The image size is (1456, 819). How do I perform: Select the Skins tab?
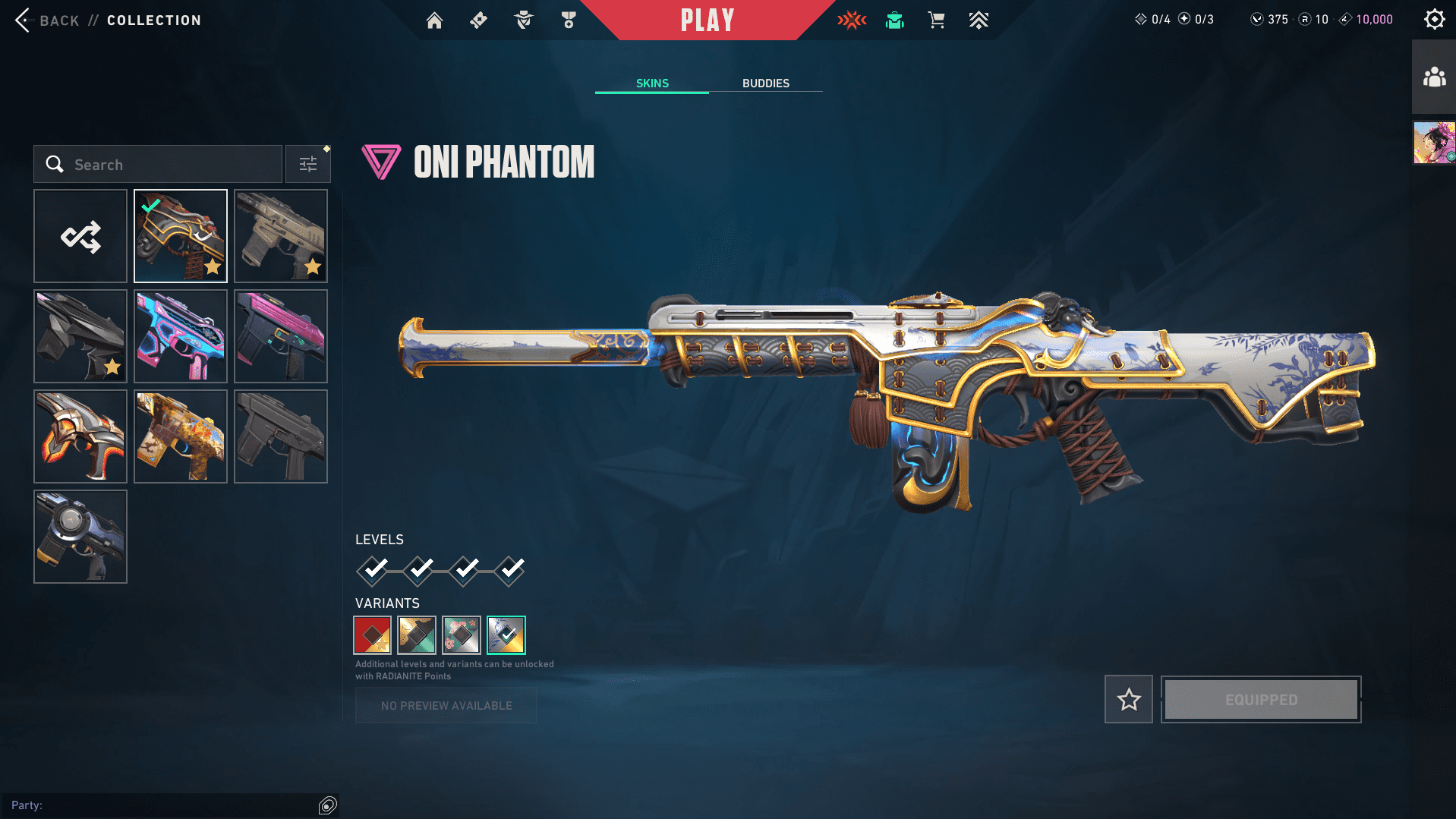tap(652, 83)
